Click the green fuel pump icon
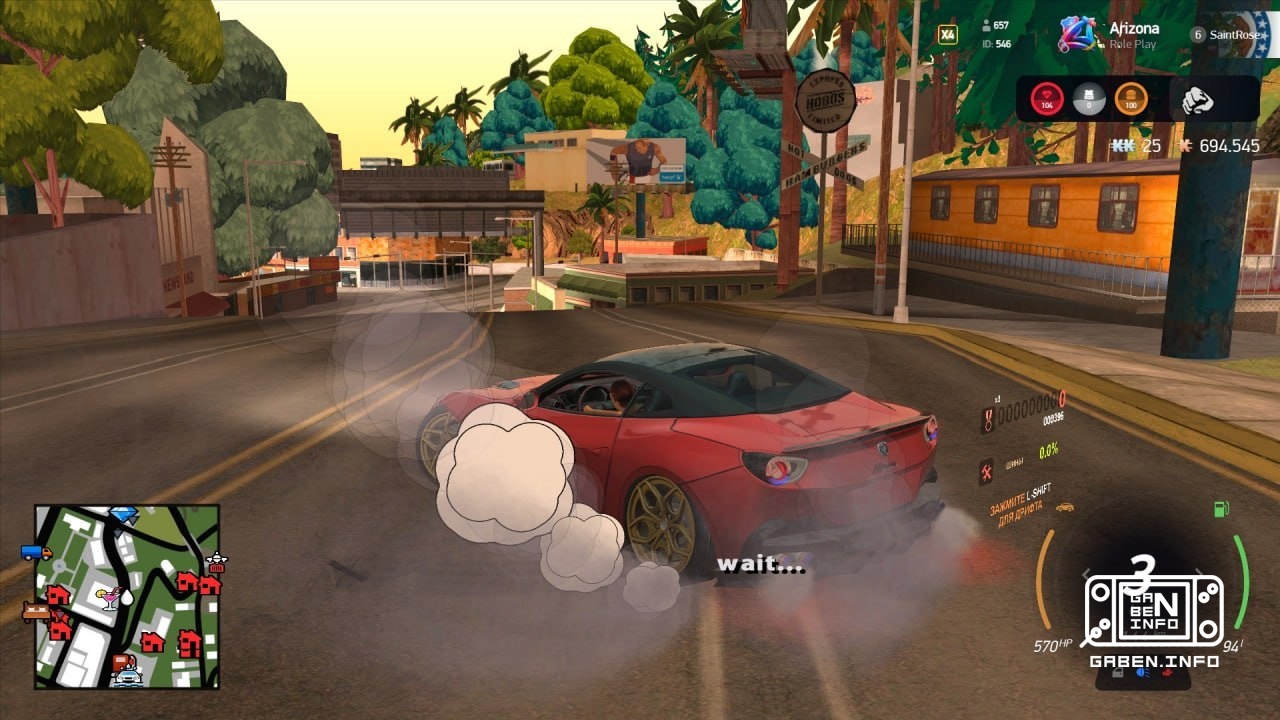1280x720 pixels. [1221, 509]
